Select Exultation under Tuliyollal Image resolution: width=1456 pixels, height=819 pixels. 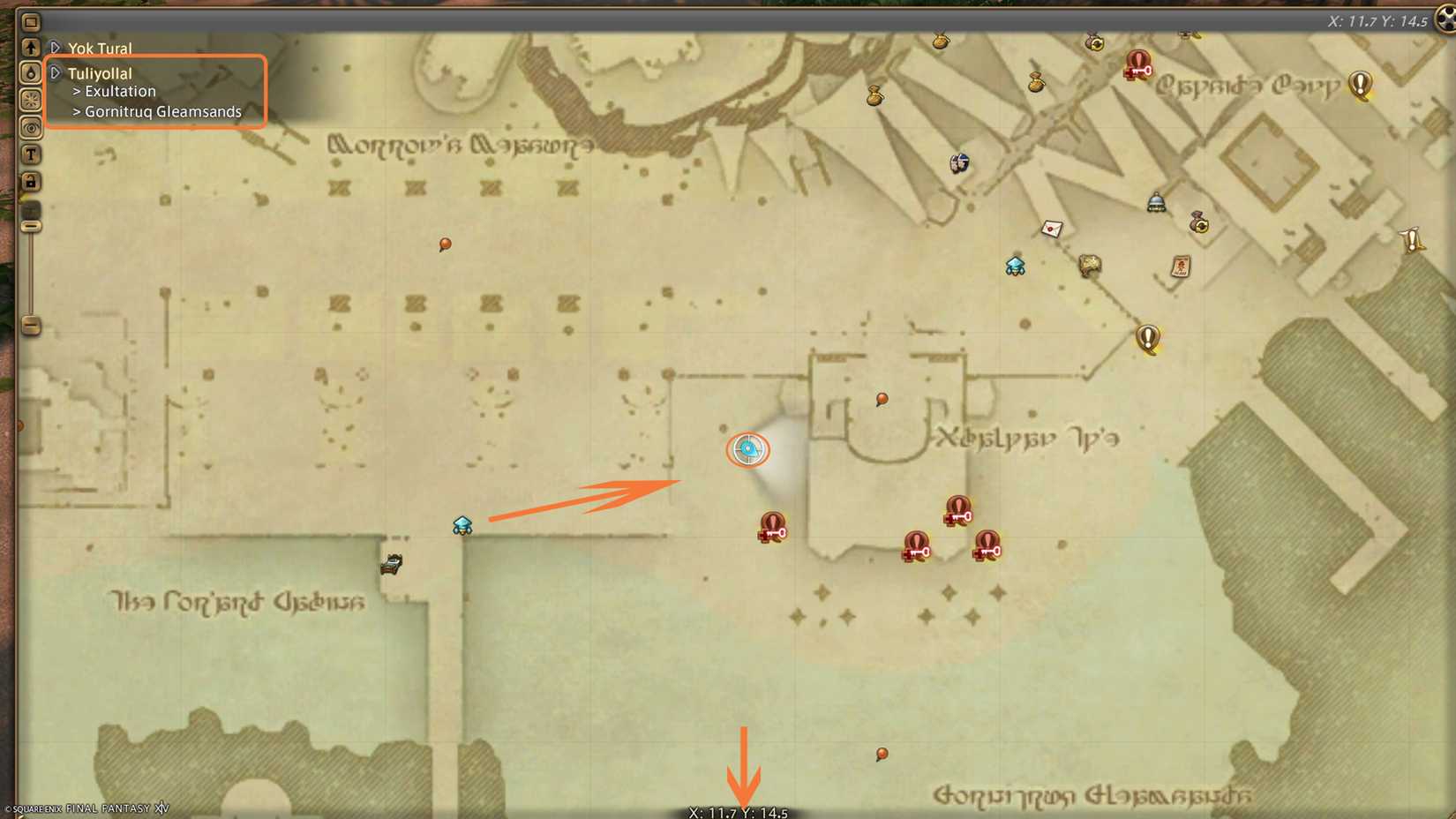click(119, 91)
